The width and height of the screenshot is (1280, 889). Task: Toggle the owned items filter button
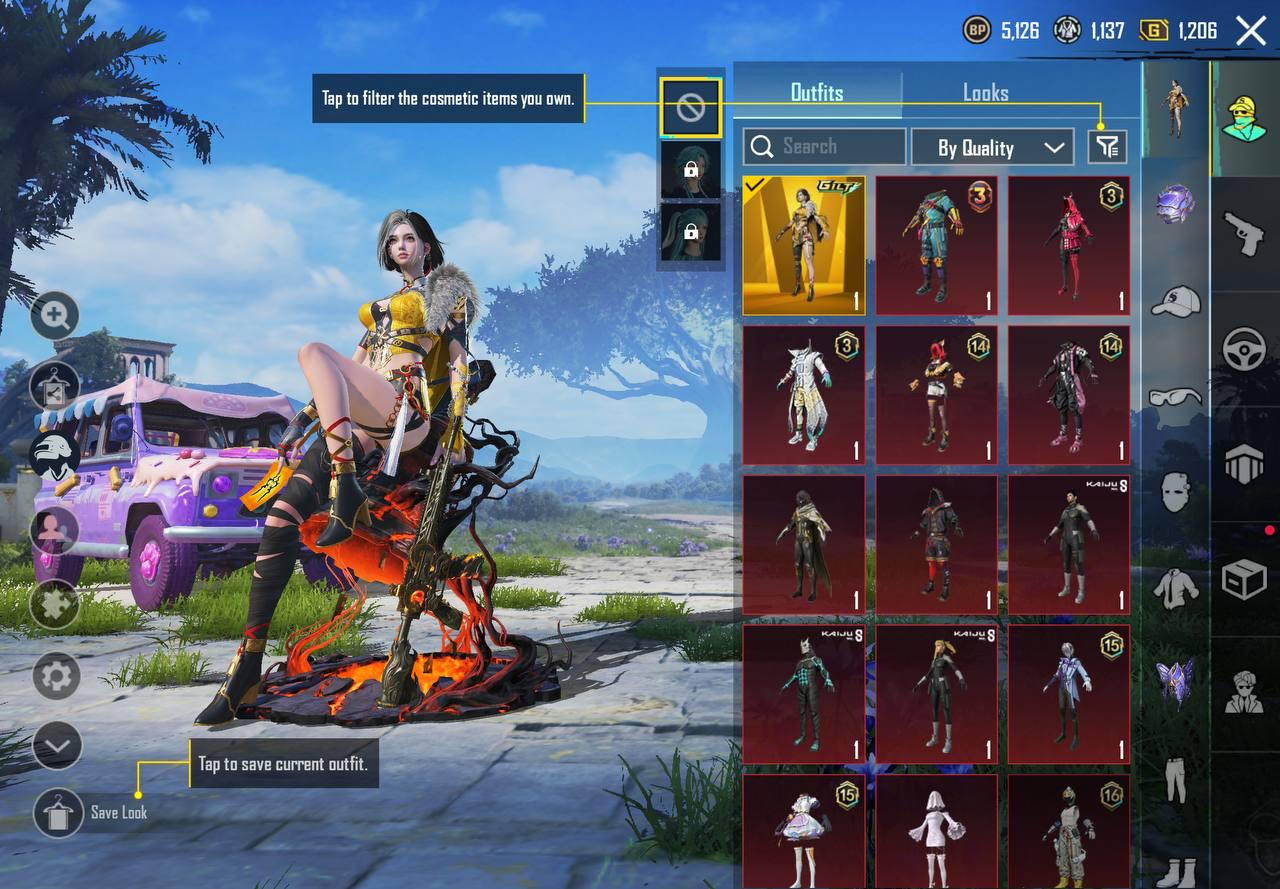click(1107, 148)
